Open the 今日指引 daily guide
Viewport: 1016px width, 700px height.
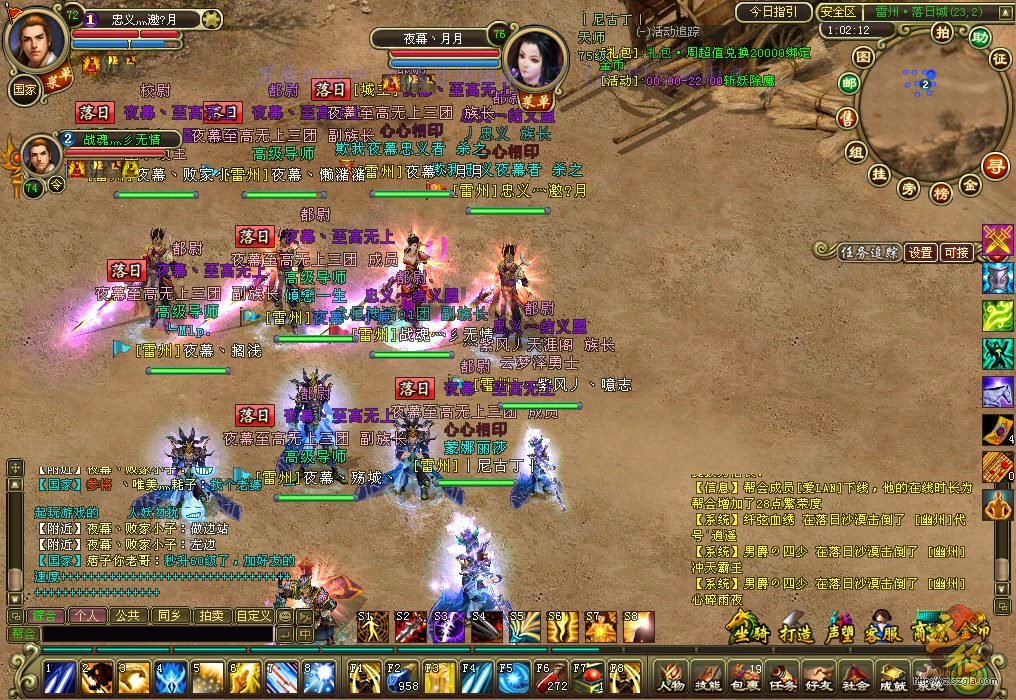tap(773, 12)
